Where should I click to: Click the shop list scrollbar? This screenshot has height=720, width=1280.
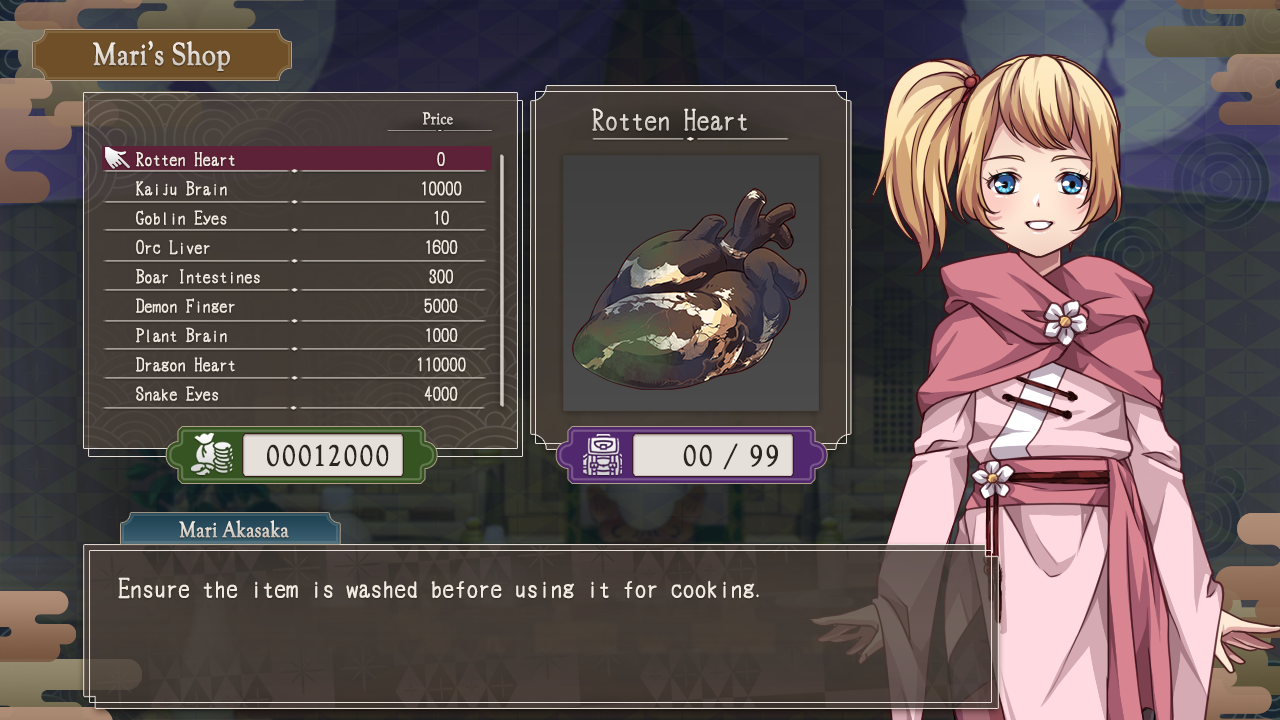point(501,280)
